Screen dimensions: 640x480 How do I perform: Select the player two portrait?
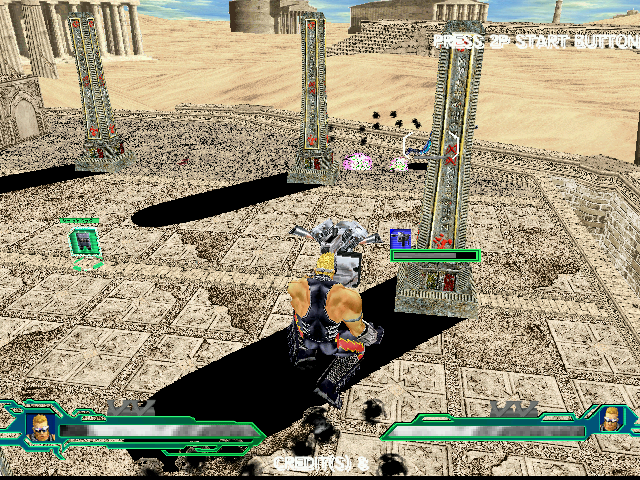612,423
